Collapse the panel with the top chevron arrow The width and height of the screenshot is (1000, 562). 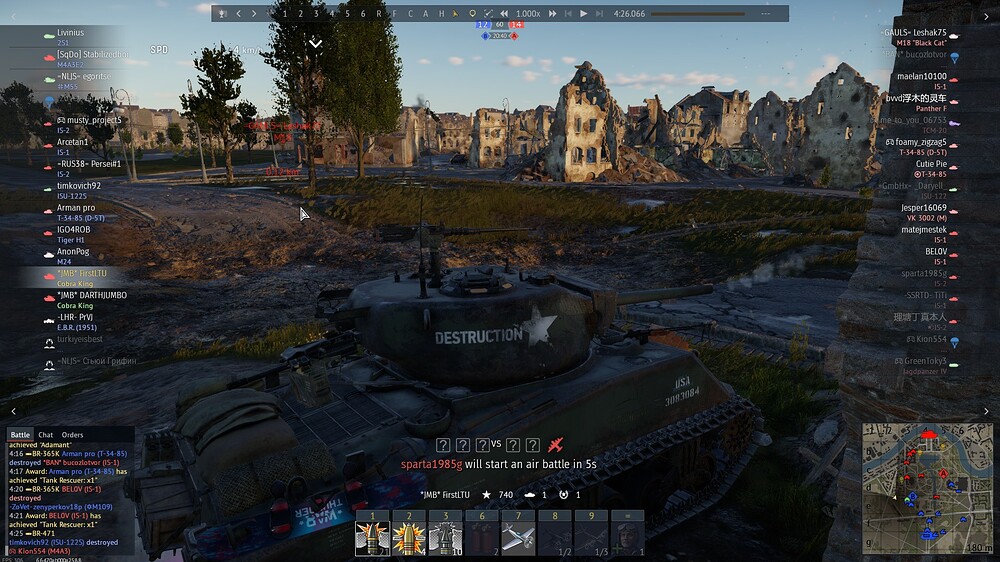point(315,44)
